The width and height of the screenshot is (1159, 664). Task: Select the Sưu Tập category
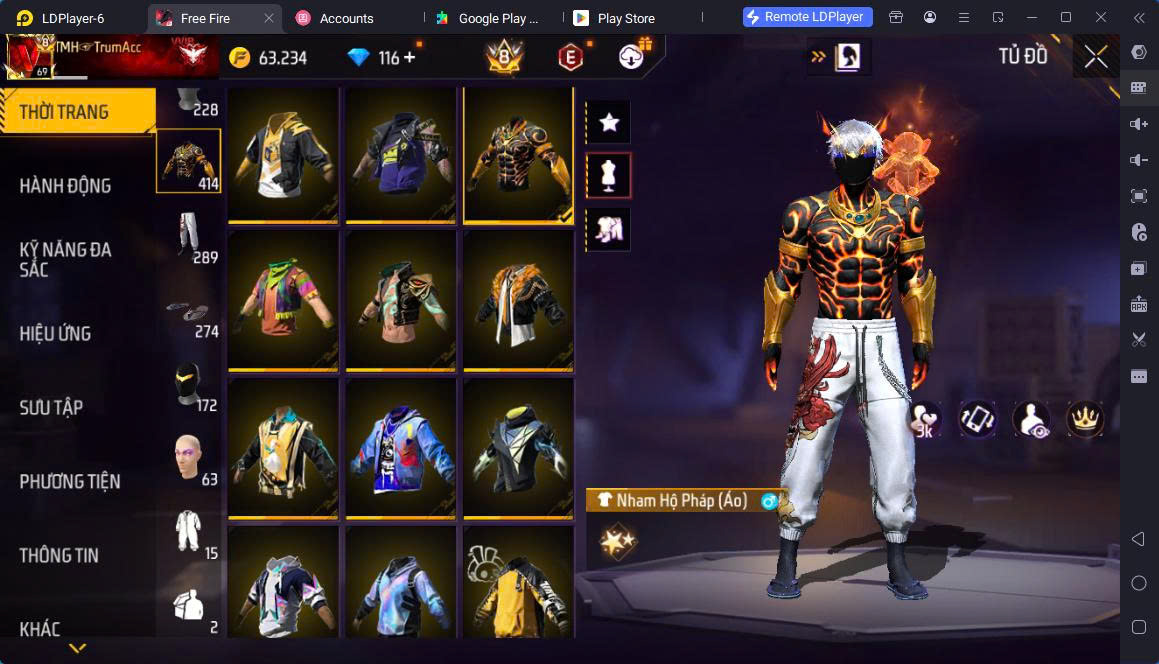click(x=52, y=407)
